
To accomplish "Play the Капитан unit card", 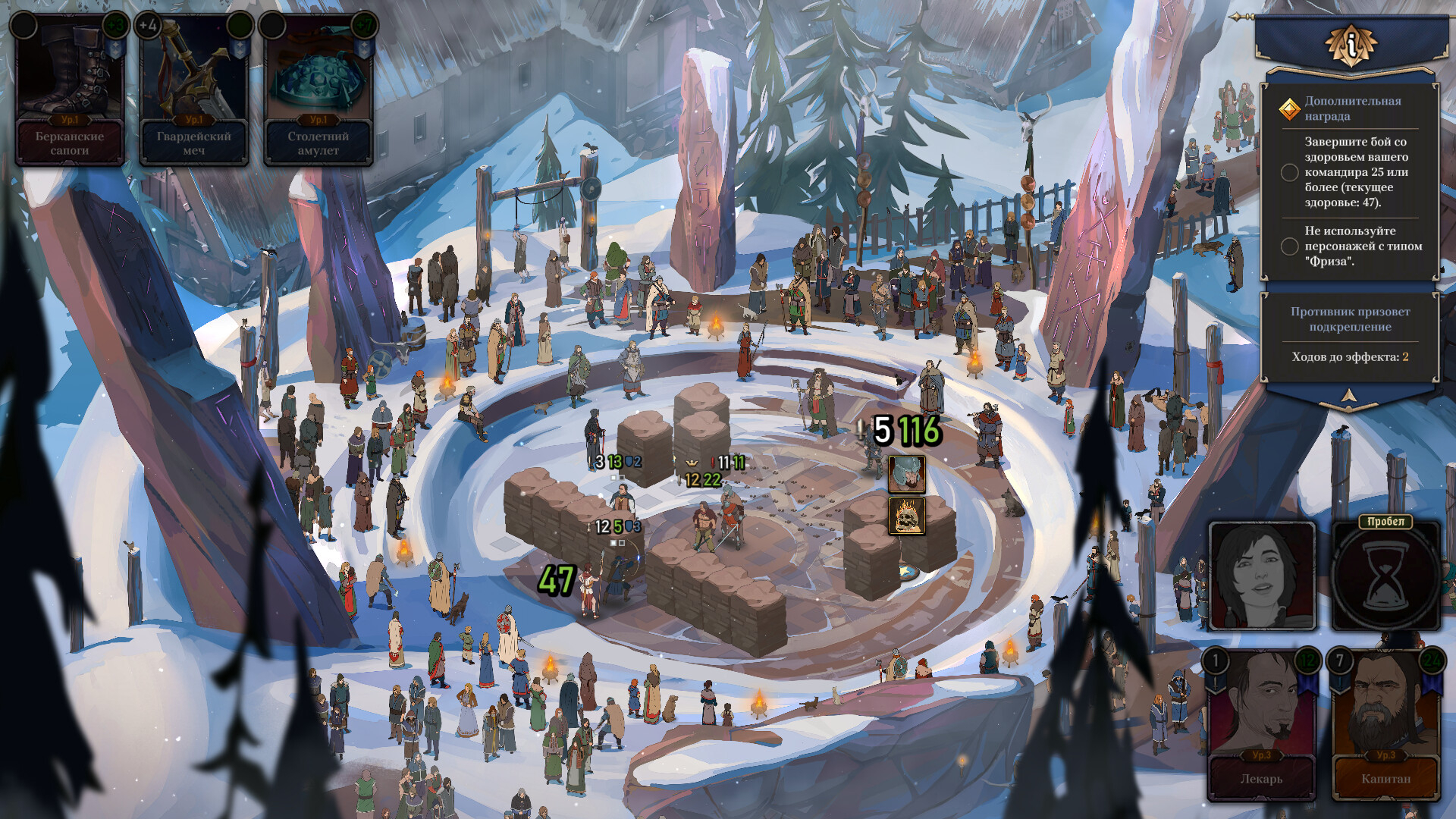I will 1385,724.
